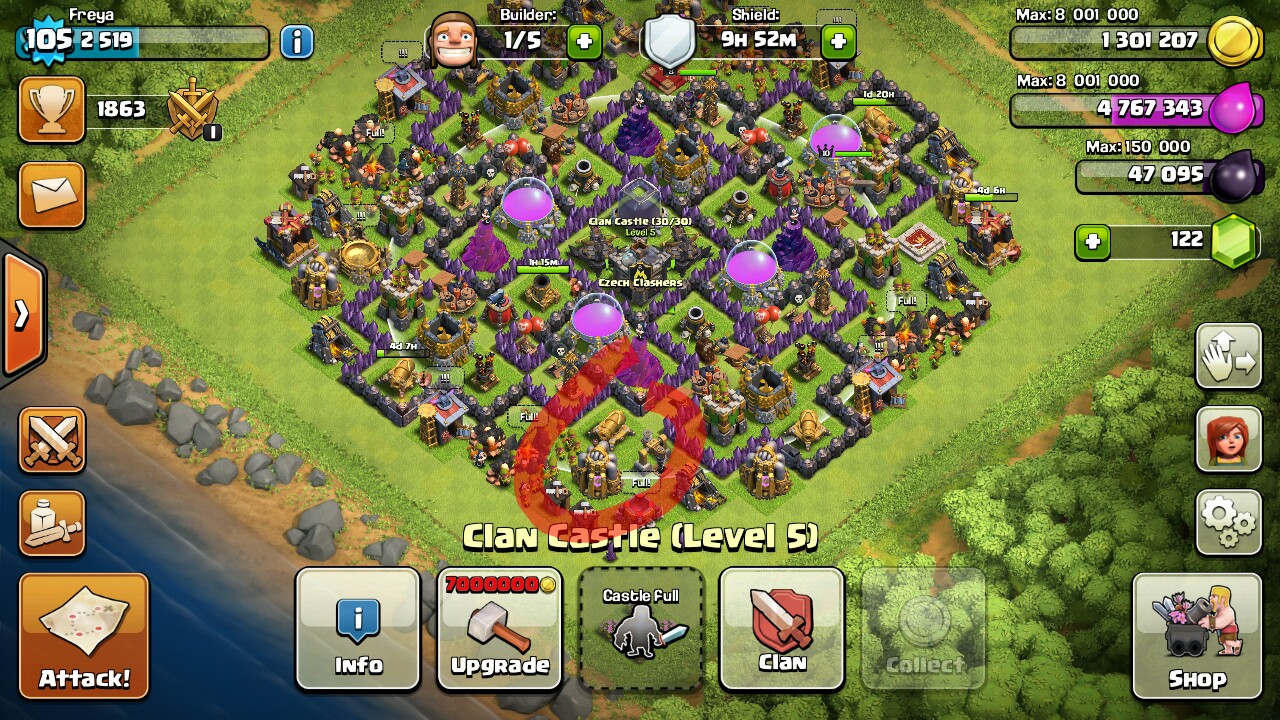Screen dimensions: 1280x720
Task: Upgrade Clan Castle for 7000000 gold
Action: coord(500,629)
